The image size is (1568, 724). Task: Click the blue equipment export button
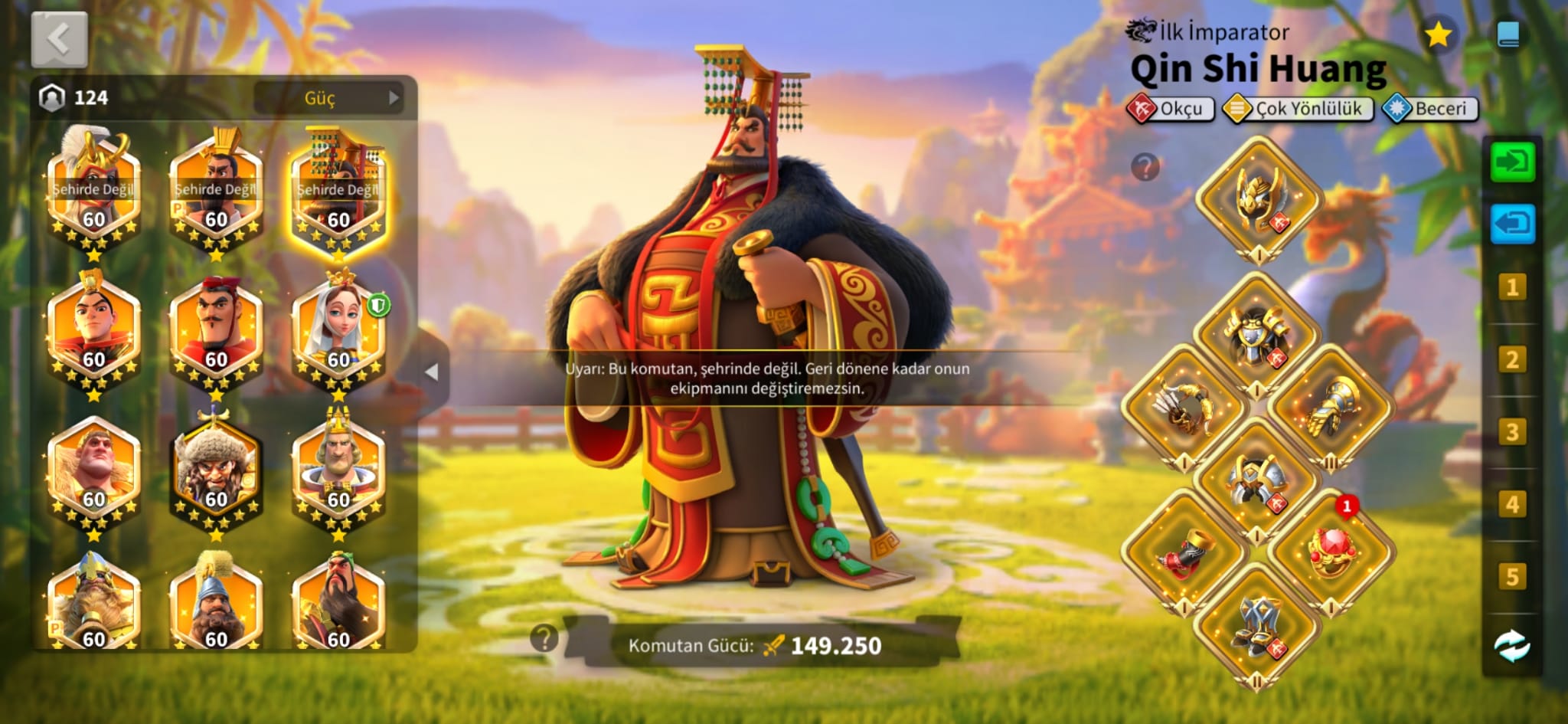[1512, 224]
